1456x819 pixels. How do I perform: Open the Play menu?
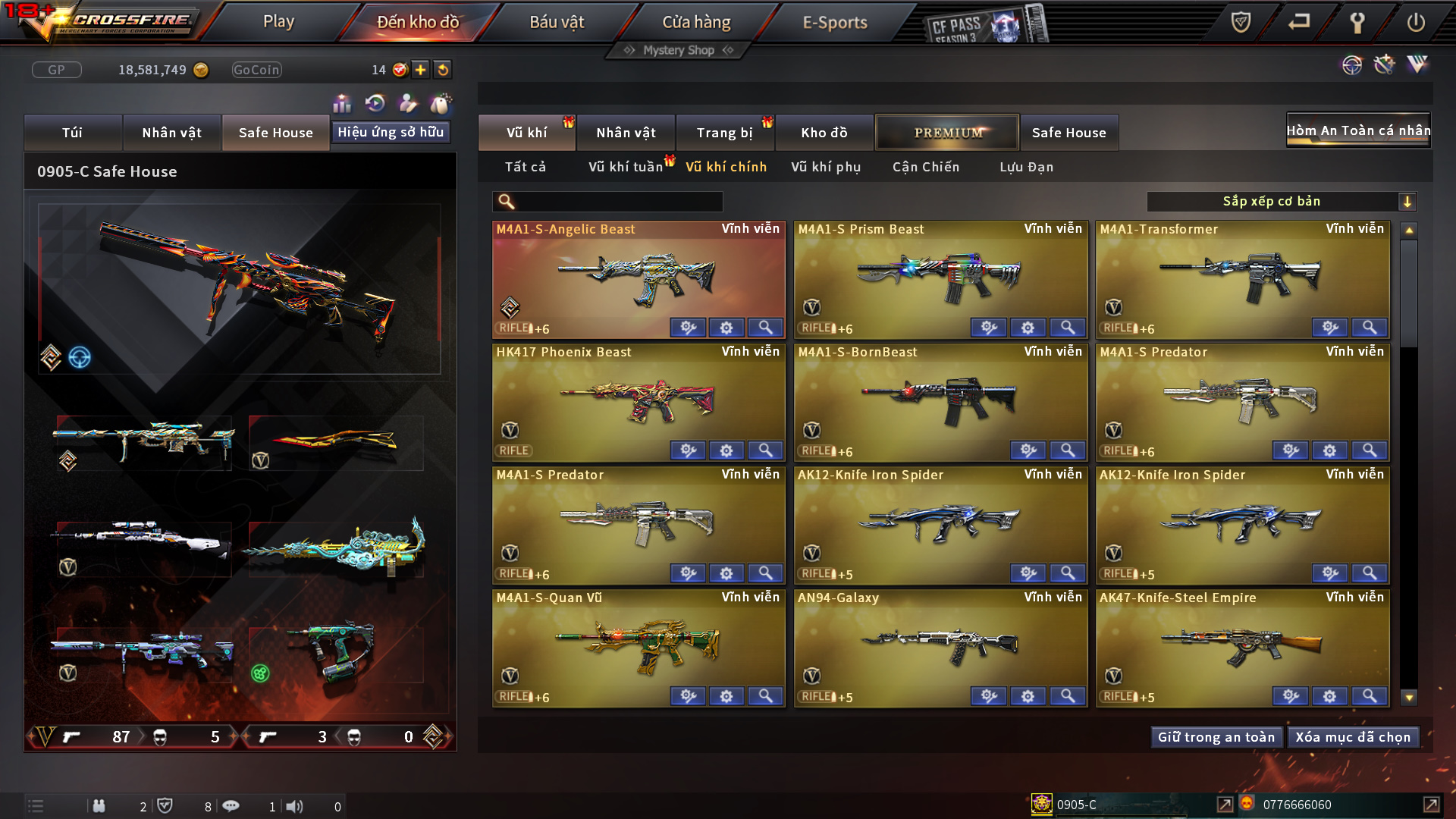[278, 22]
